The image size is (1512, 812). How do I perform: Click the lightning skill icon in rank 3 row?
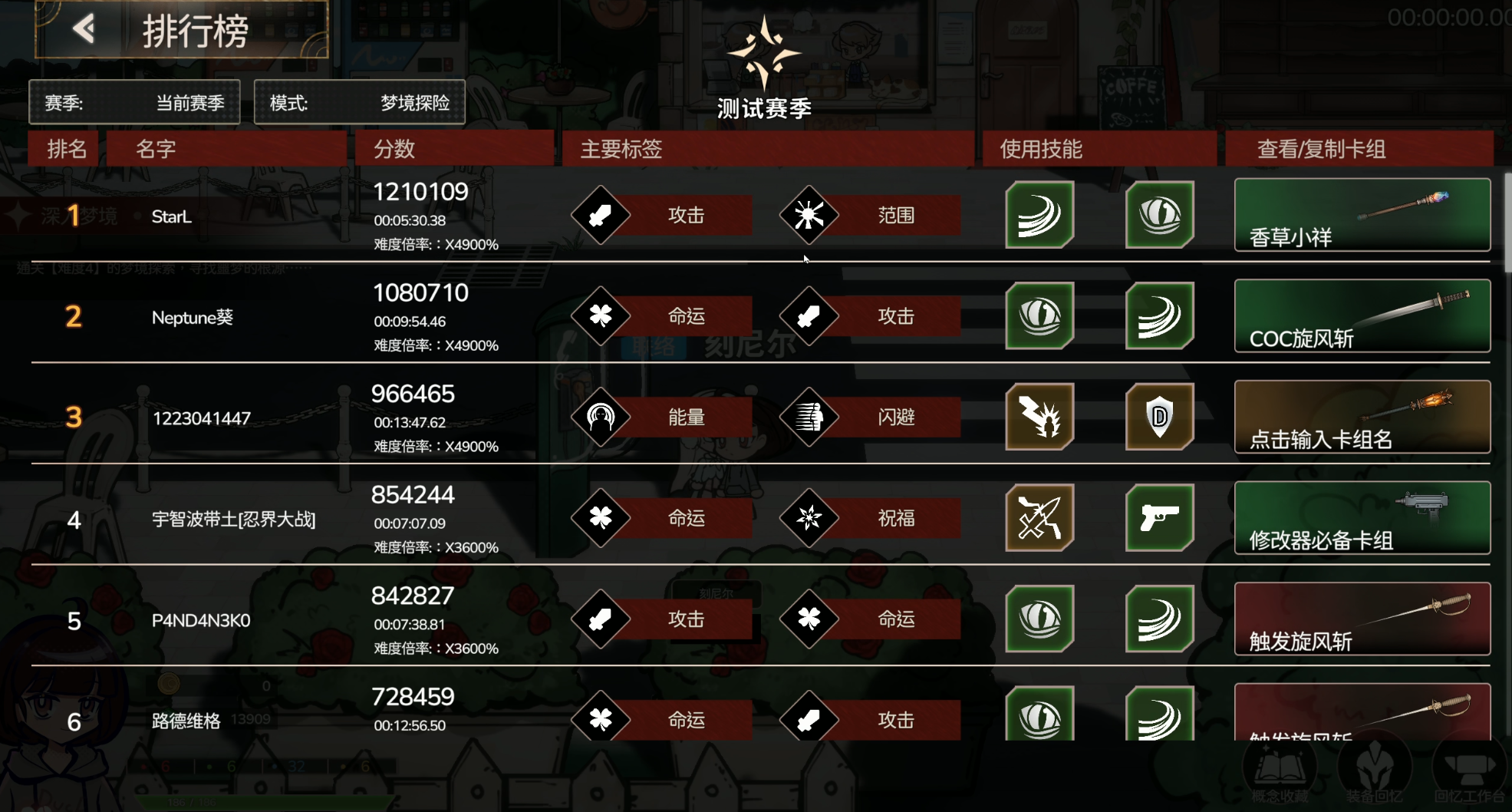1039,417
